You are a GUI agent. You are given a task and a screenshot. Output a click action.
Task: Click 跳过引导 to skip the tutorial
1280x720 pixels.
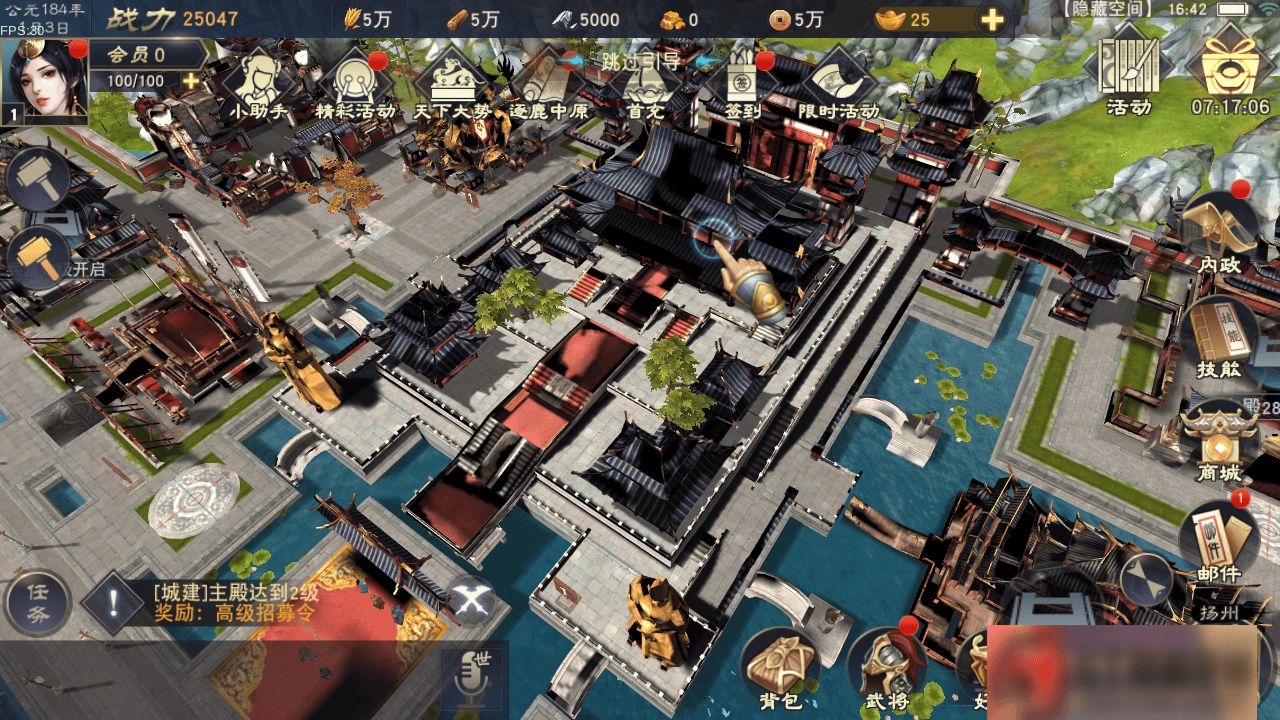coord(640,61)
